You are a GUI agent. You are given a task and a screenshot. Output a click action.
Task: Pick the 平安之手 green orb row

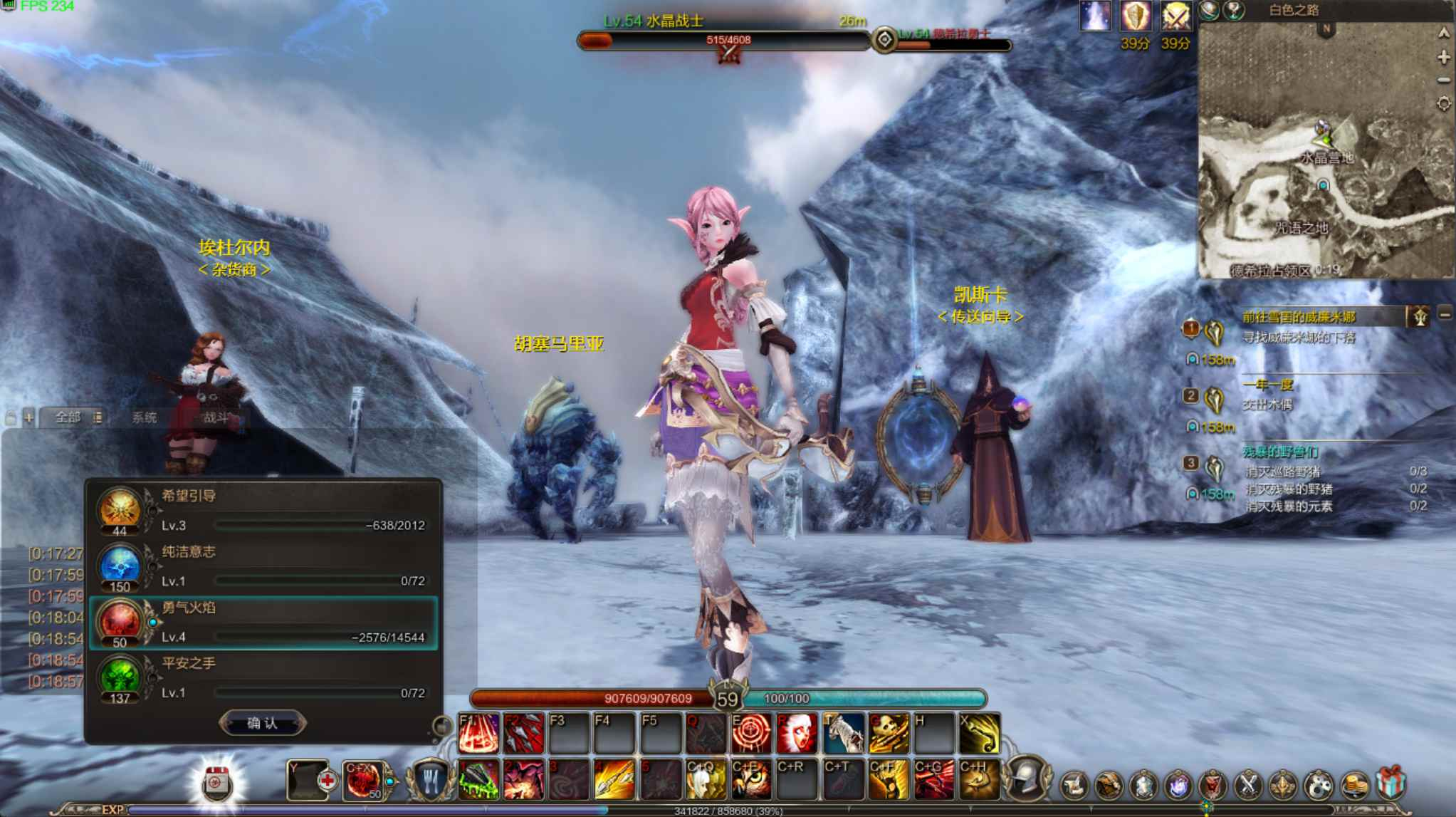263,678
